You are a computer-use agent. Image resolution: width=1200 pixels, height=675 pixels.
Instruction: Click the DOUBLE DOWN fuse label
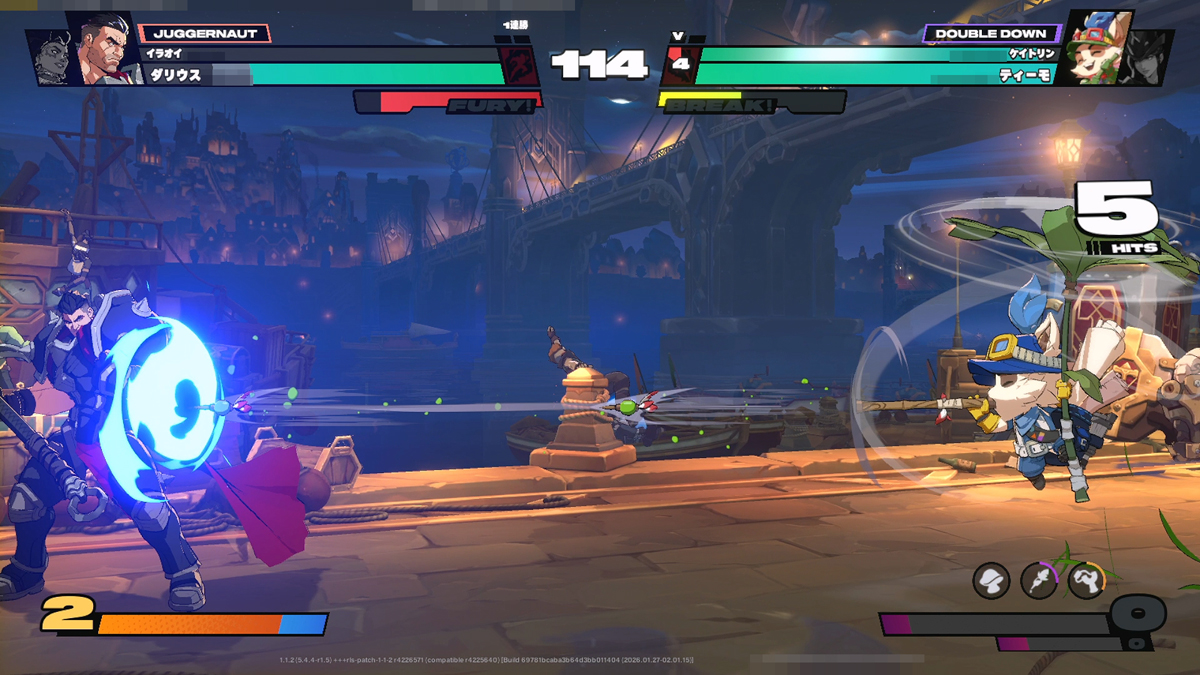click(x=991, y=34)
